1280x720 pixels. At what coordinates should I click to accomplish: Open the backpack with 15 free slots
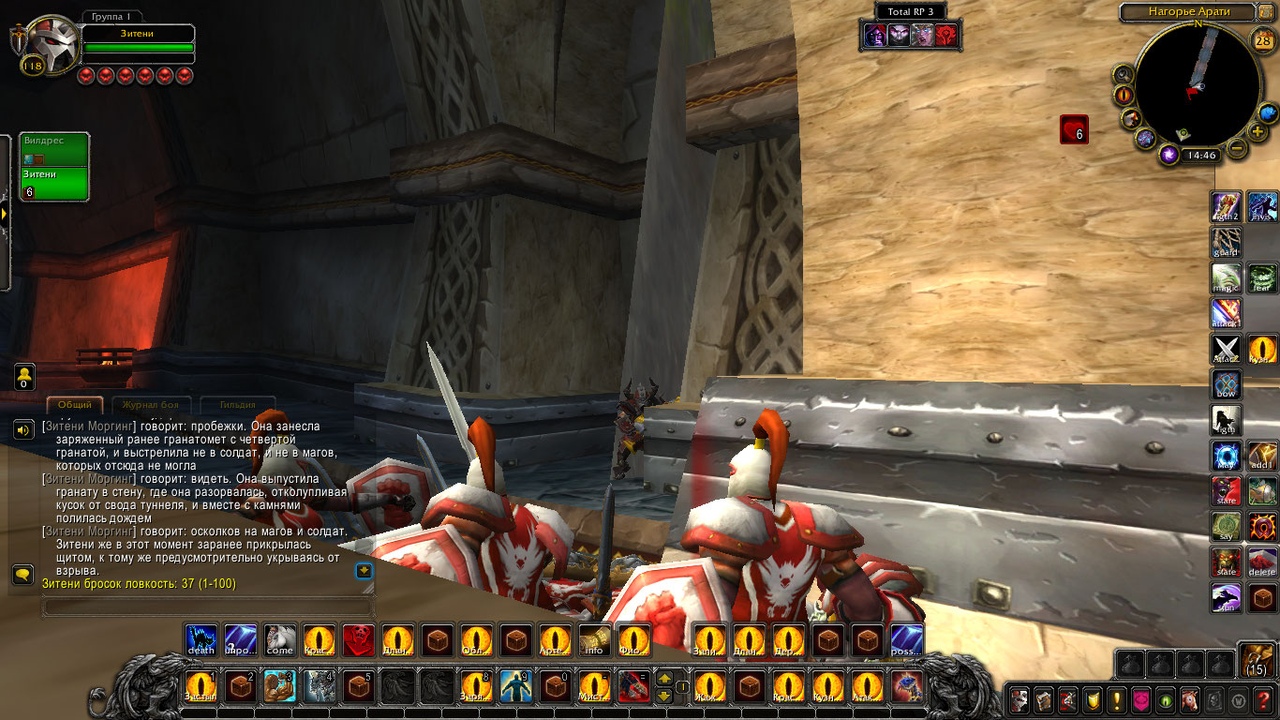1257,661
